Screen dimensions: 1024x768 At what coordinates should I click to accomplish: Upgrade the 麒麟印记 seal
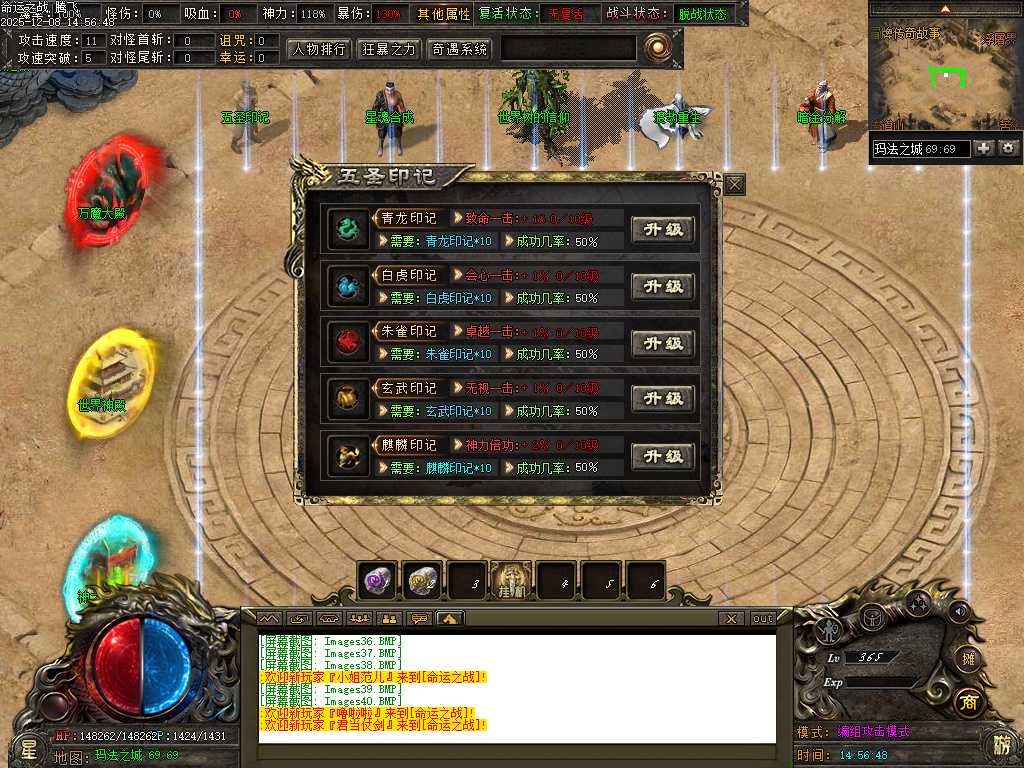tap(662, 456)
